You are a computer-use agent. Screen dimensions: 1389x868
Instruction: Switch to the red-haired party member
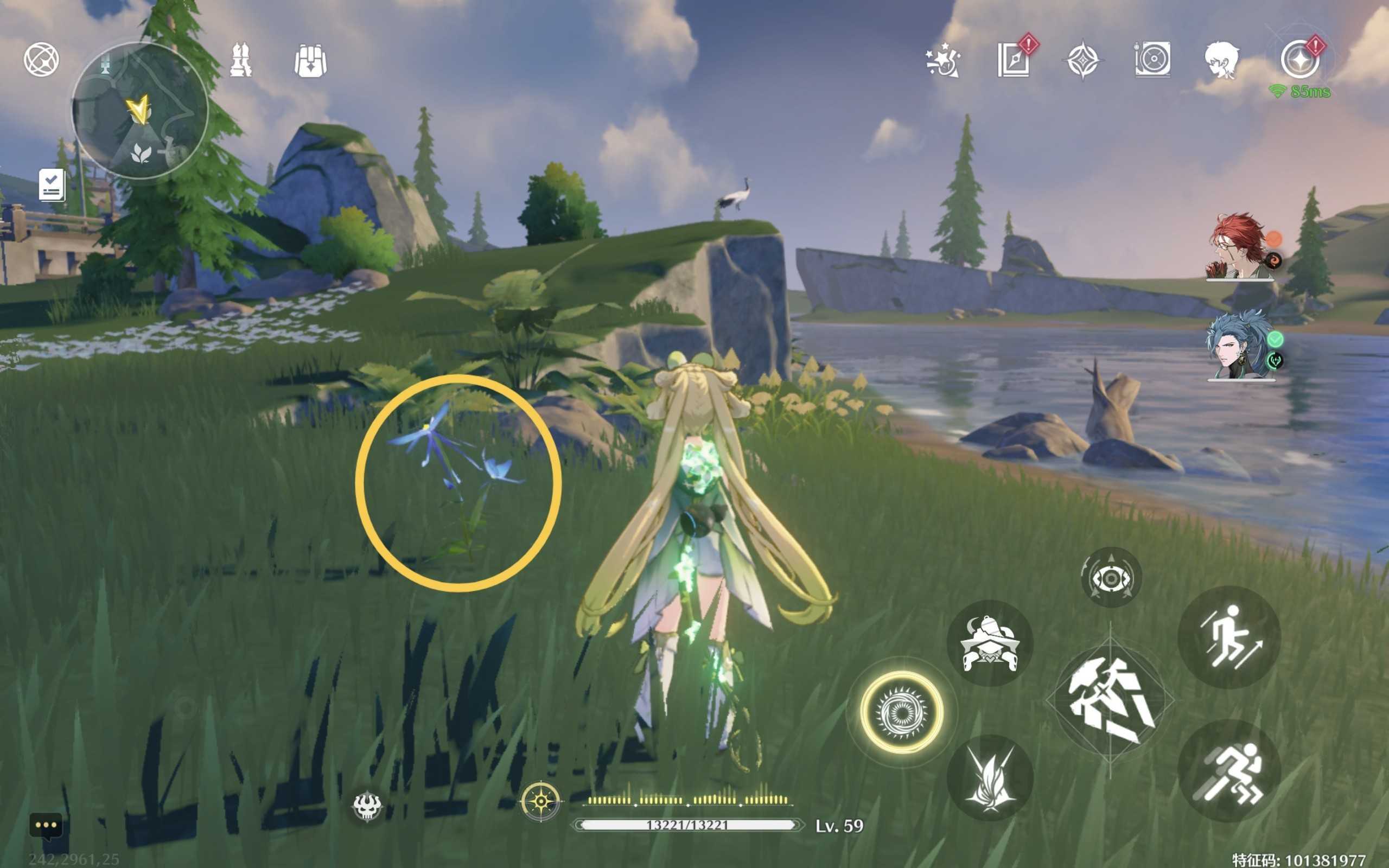point(1240,247)
